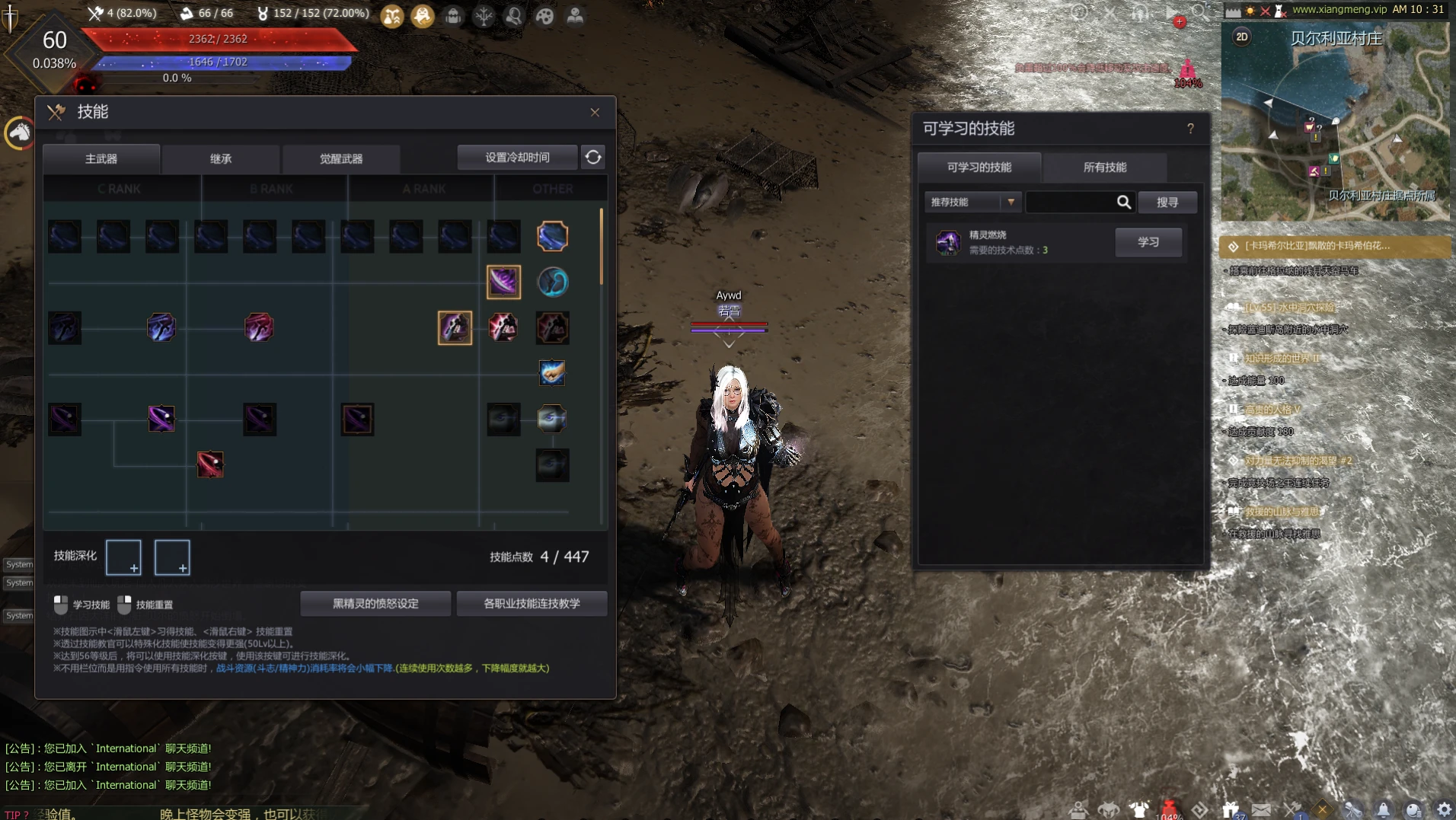This screenshot has width=1456, height=820.
Task: Click the horse mount icon
Action: click(x=20, y=133)
